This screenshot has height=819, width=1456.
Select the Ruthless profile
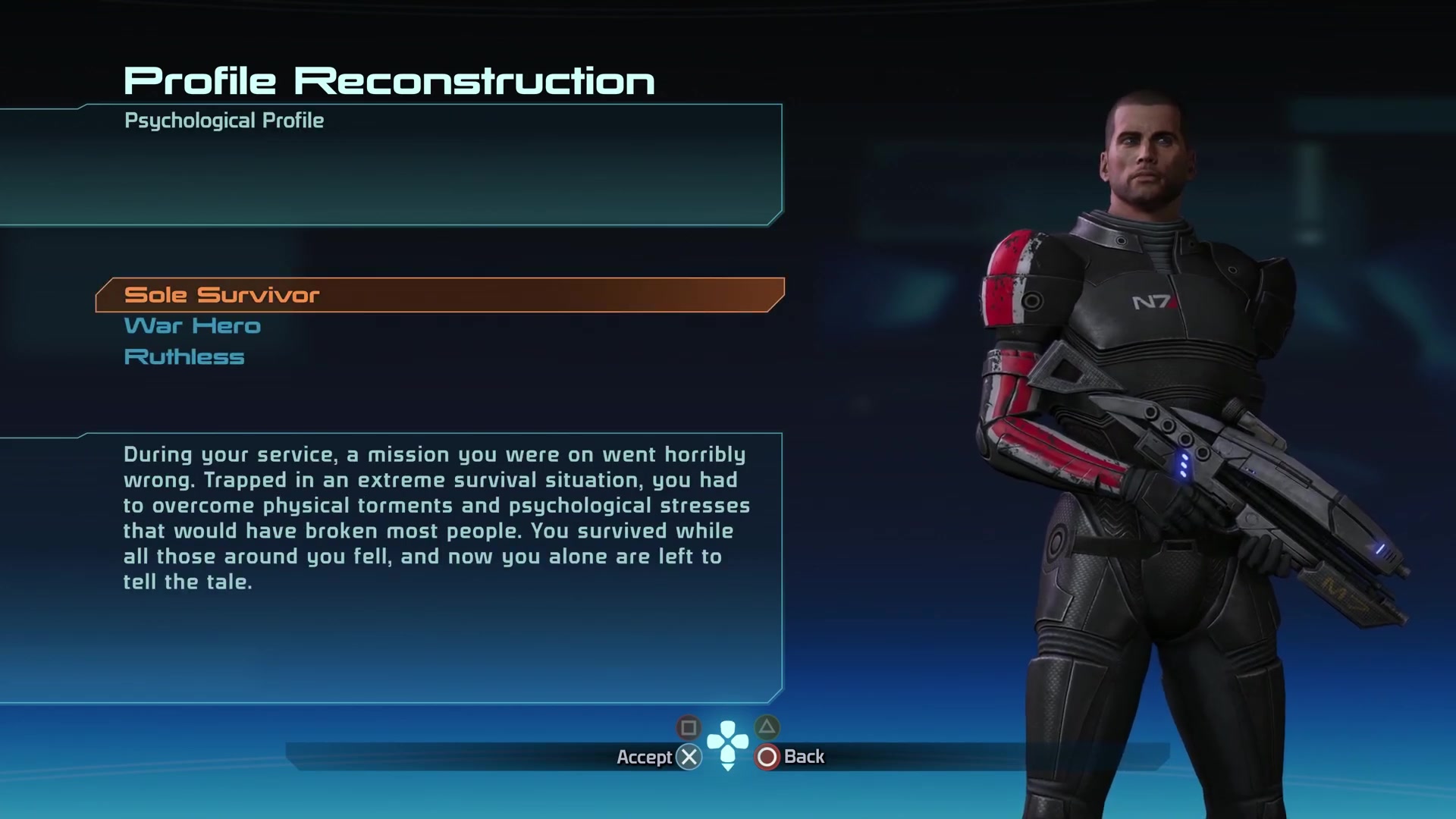pyautogui.click(x=184, y=356)
